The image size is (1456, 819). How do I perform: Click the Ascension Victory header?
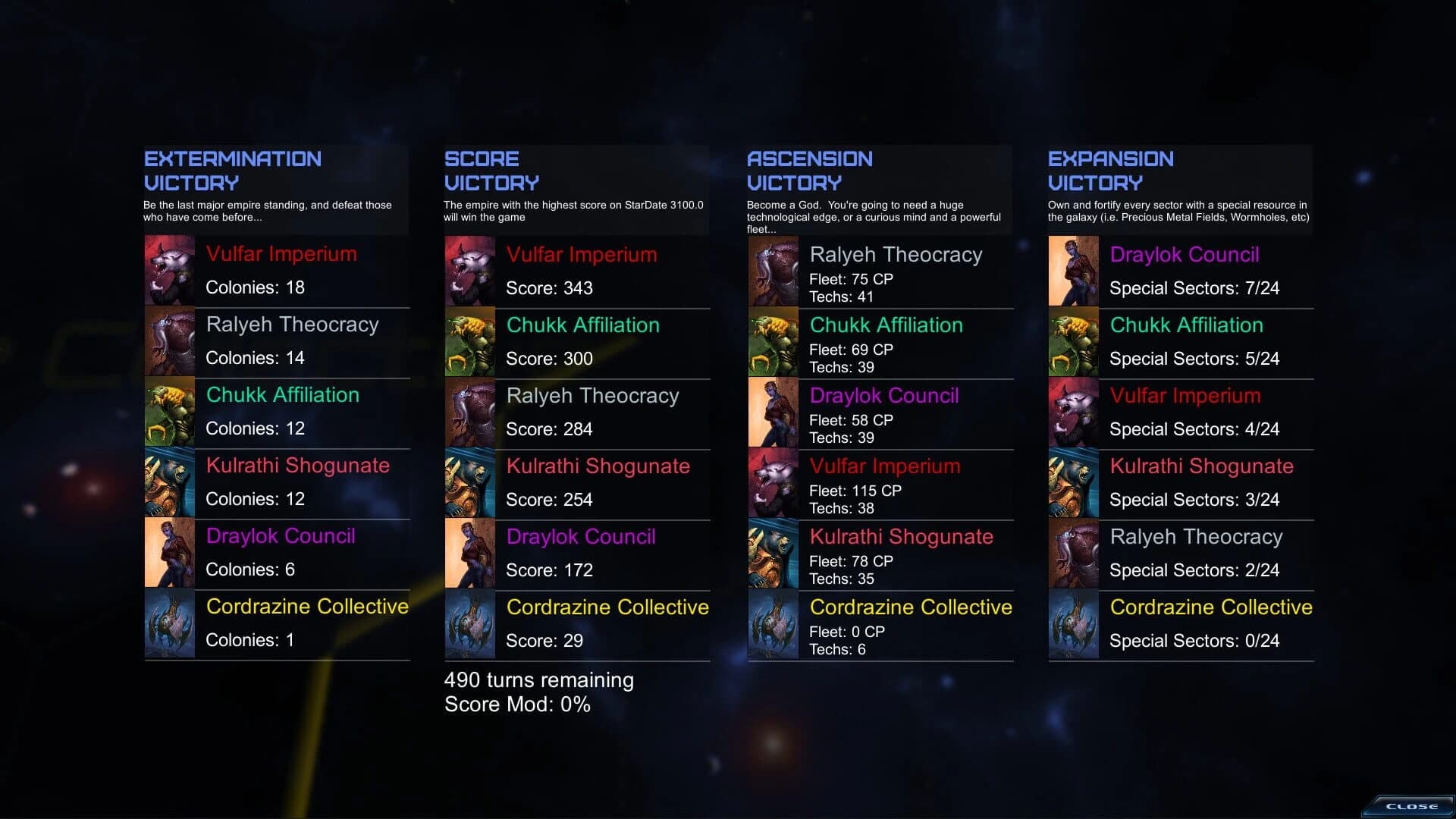[x=809, y=171]
